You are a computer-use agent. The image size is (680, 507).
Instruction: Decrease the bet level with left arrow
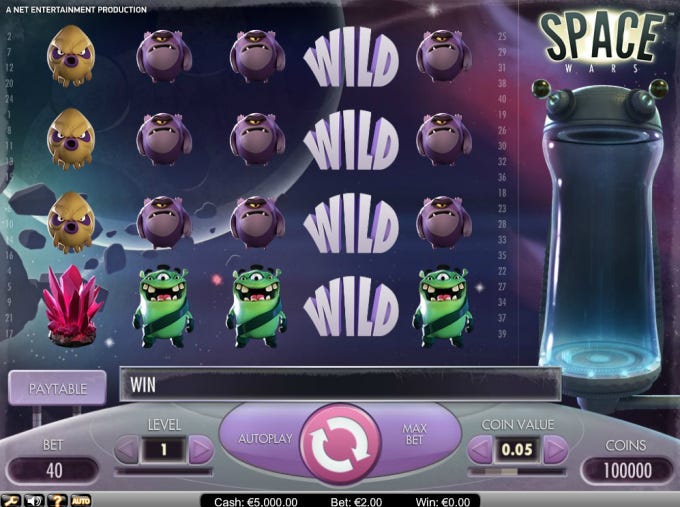click(x=127, y=450)
